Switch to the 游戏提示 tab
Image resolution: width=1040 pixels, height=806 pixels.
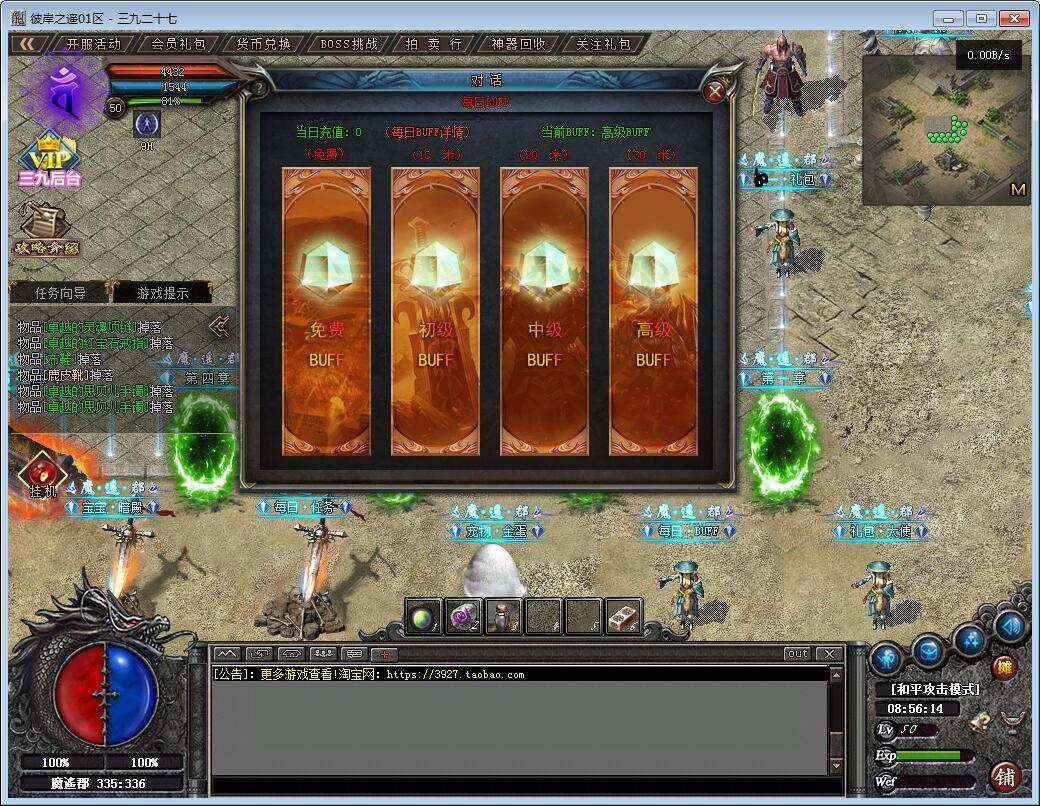pos(162,293)
